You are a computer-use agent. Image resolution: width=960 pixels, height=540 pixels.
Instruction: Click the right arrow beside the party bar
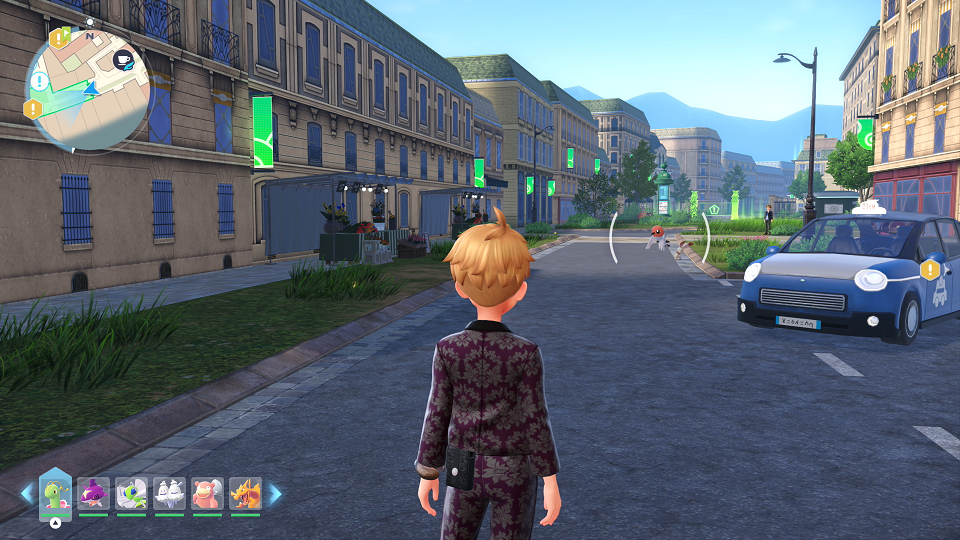click(x=274, y=494)
